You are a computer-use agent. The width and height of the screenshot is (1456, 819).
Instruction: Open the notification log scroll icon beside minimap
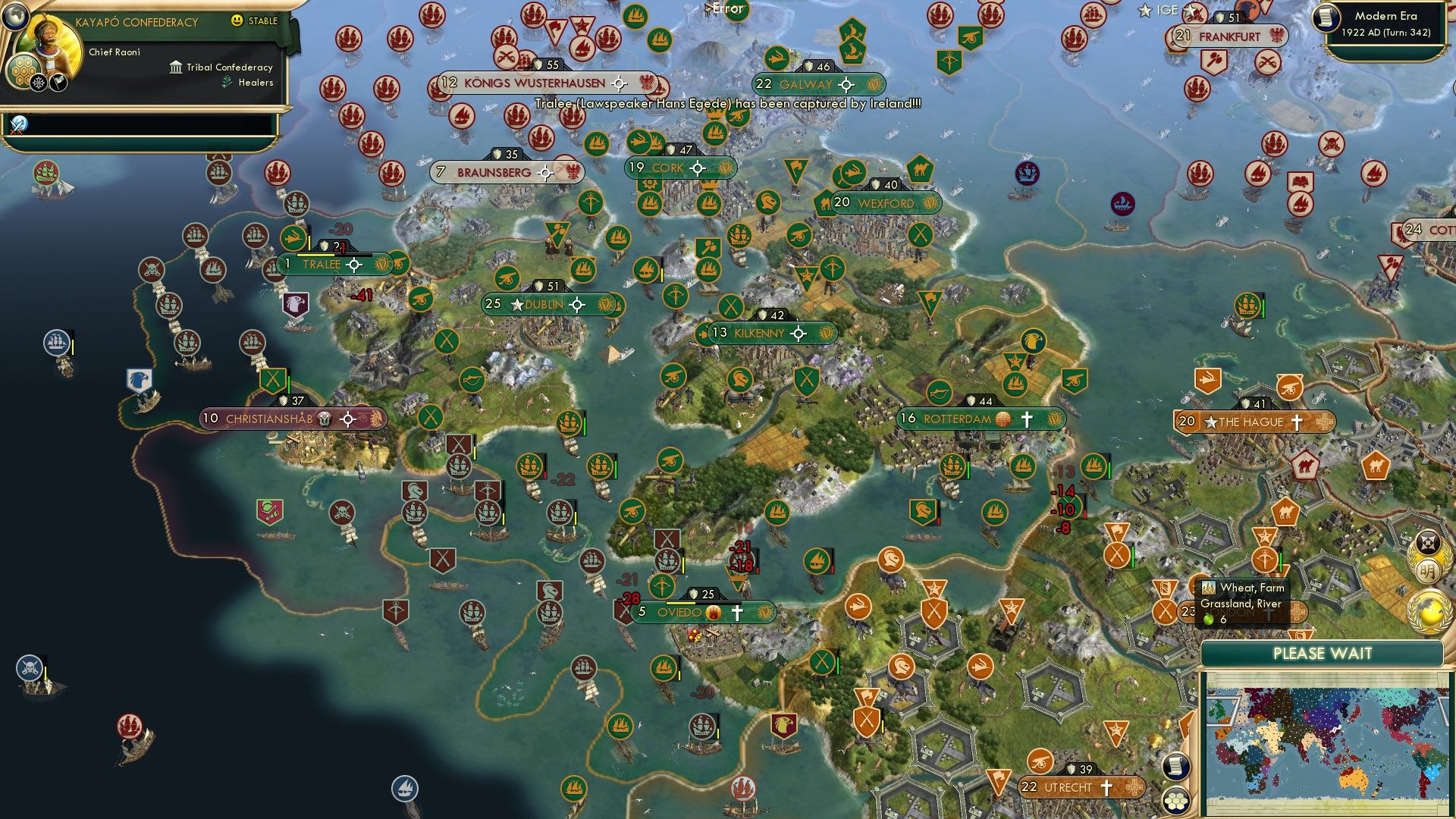pos(1175,766)
